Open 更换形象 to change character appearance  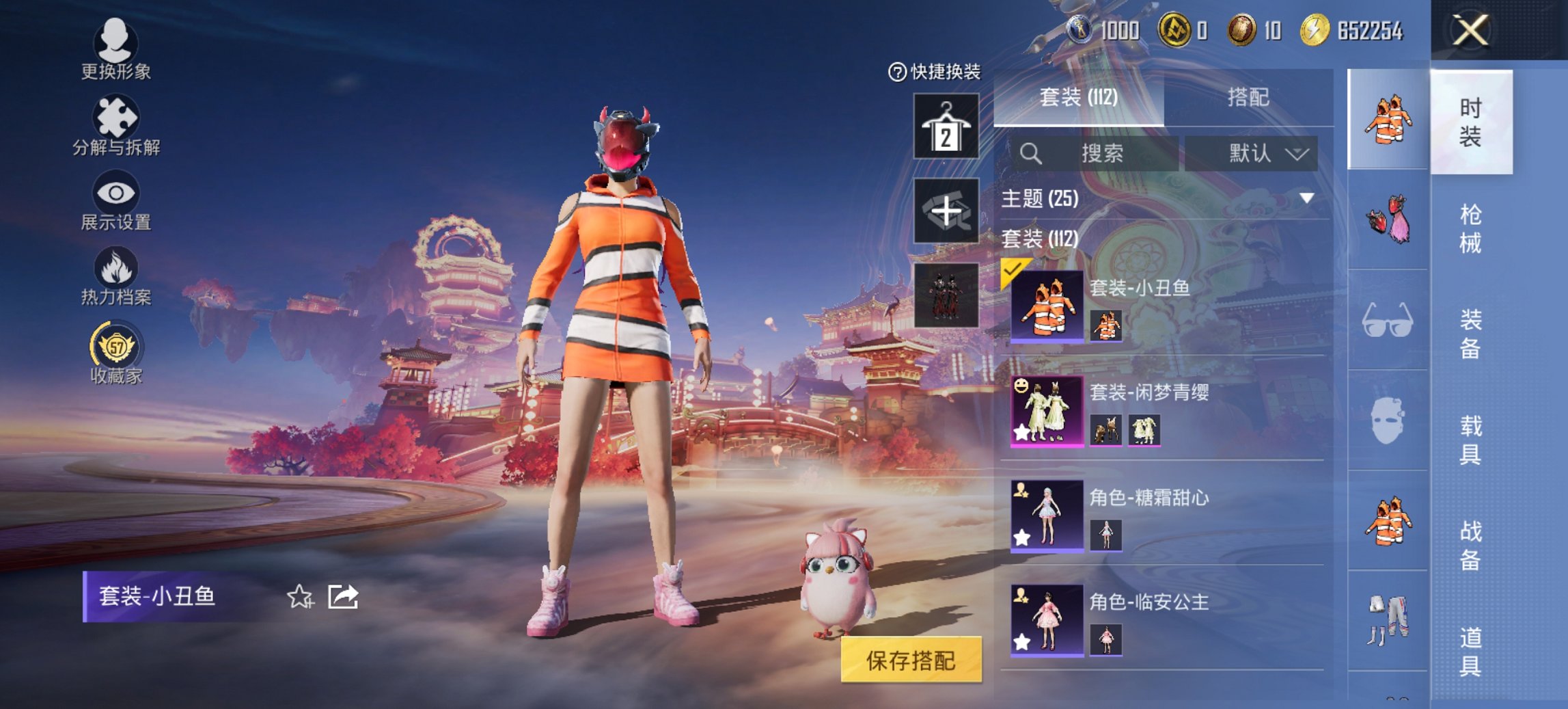point(116,51)
